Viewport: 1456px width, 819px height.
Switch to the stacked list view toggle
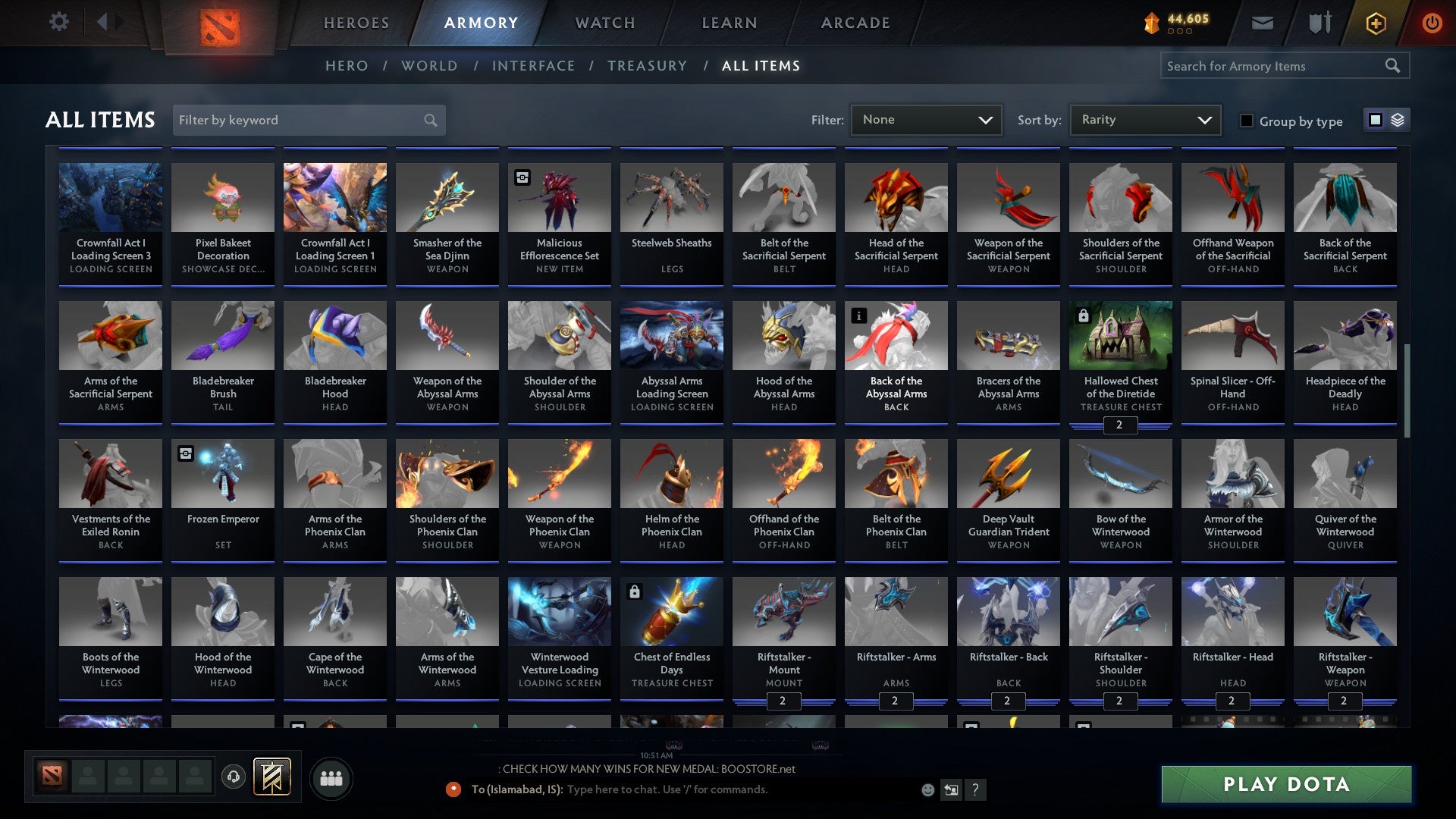tap(1396, 120)
